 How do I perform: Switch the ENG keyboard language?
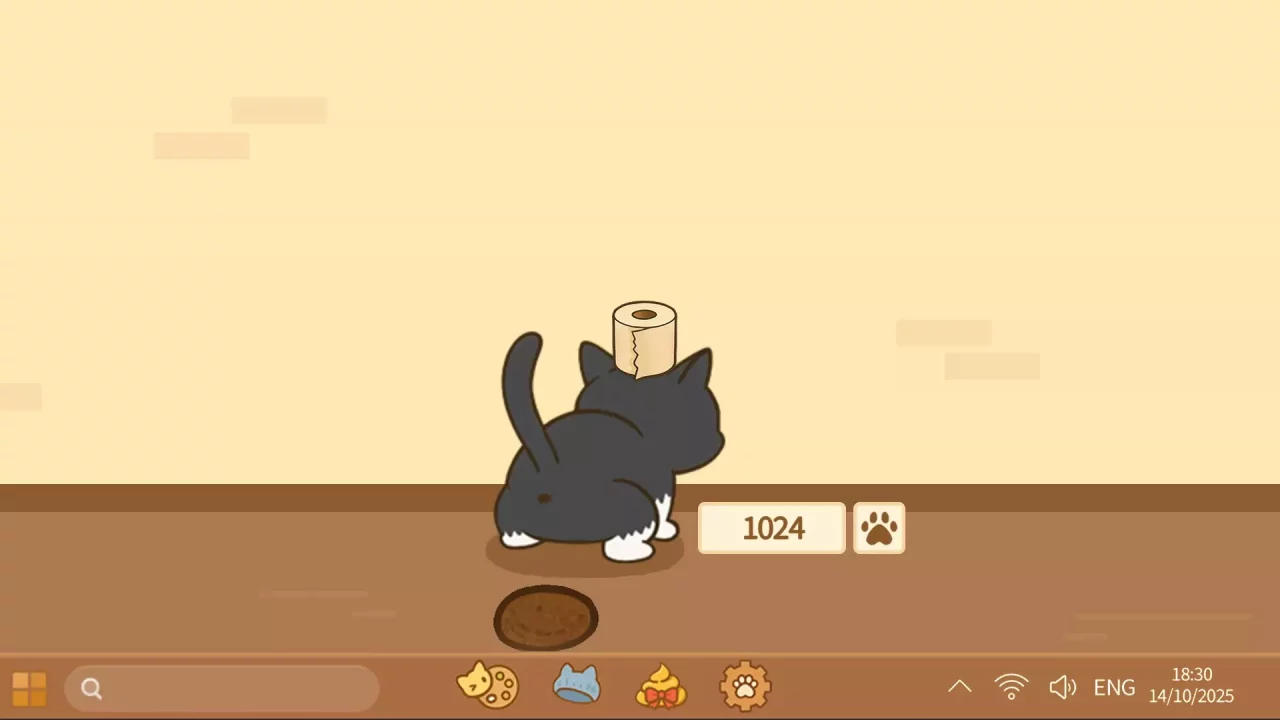[x=1113, y=686]
